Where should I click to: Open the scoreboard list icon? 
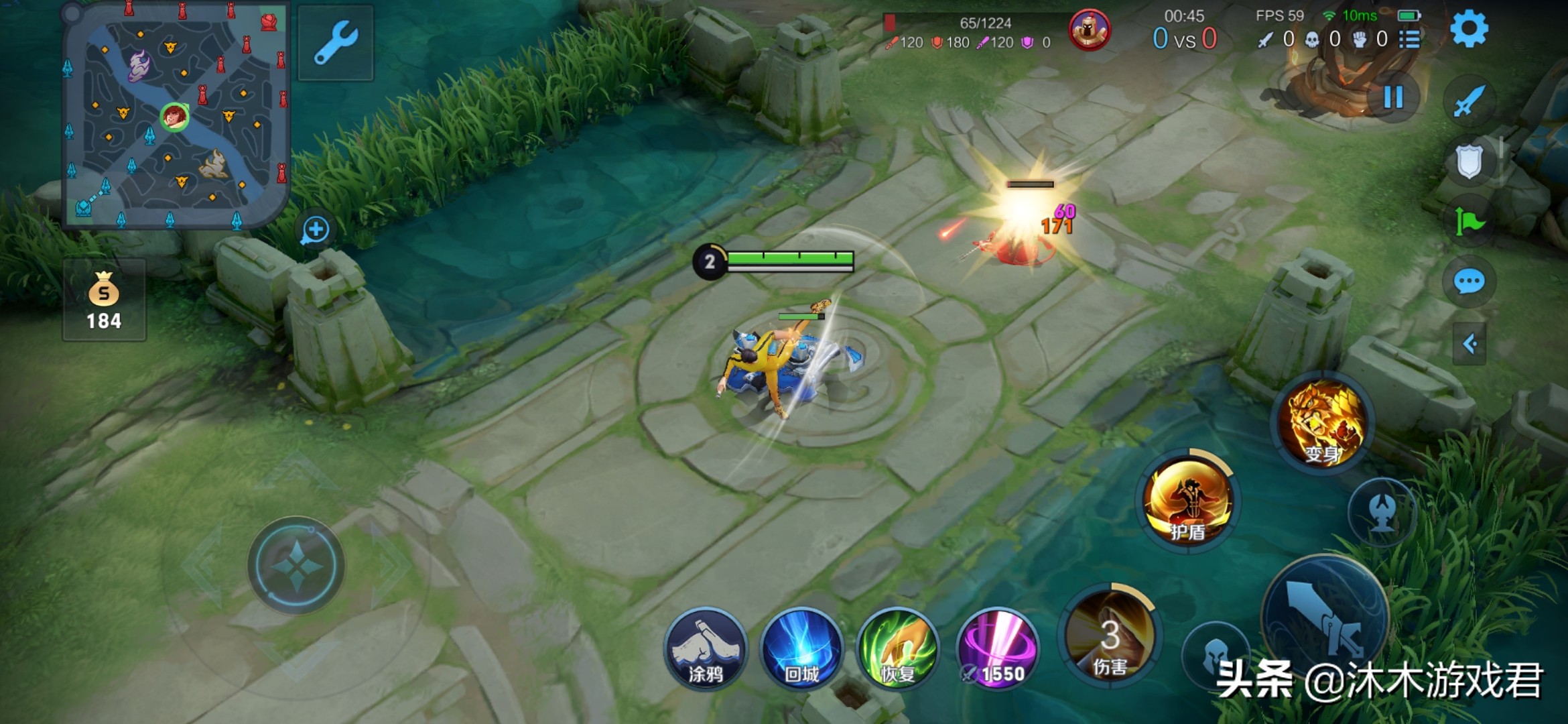pos(1410,40)
